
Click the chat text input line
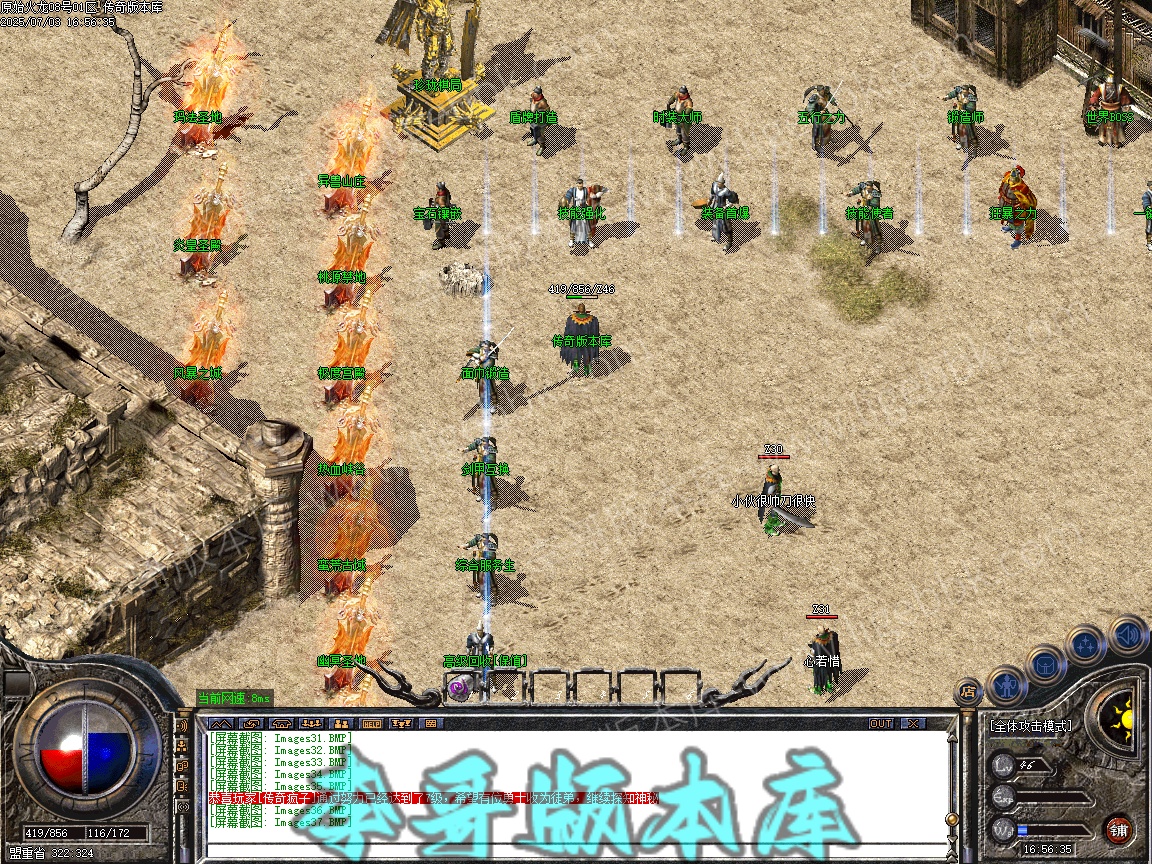pyautogui.click(x=570, y=851)
